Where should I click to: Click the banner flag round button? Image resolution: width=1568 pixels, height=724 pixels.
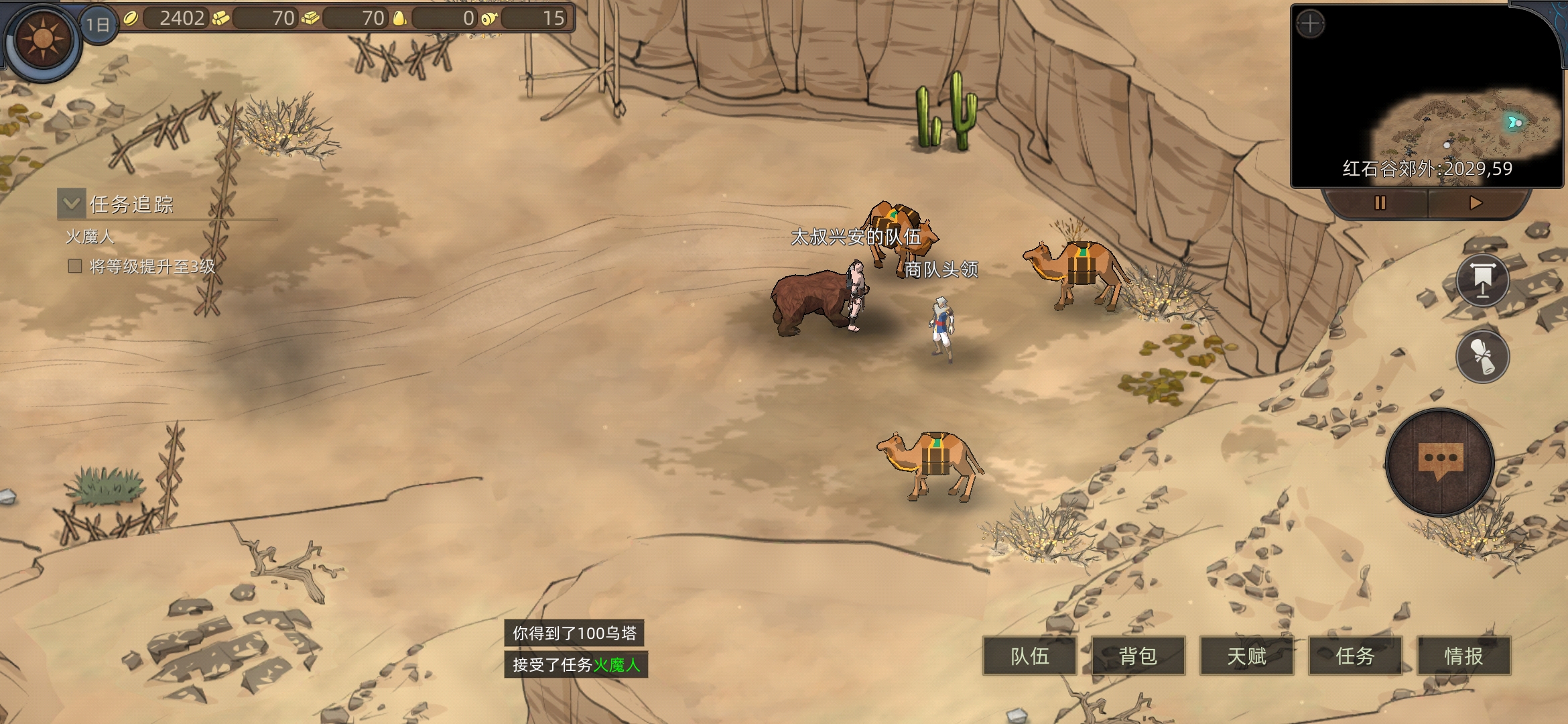pyautogui.click(x=1482, y=280)
